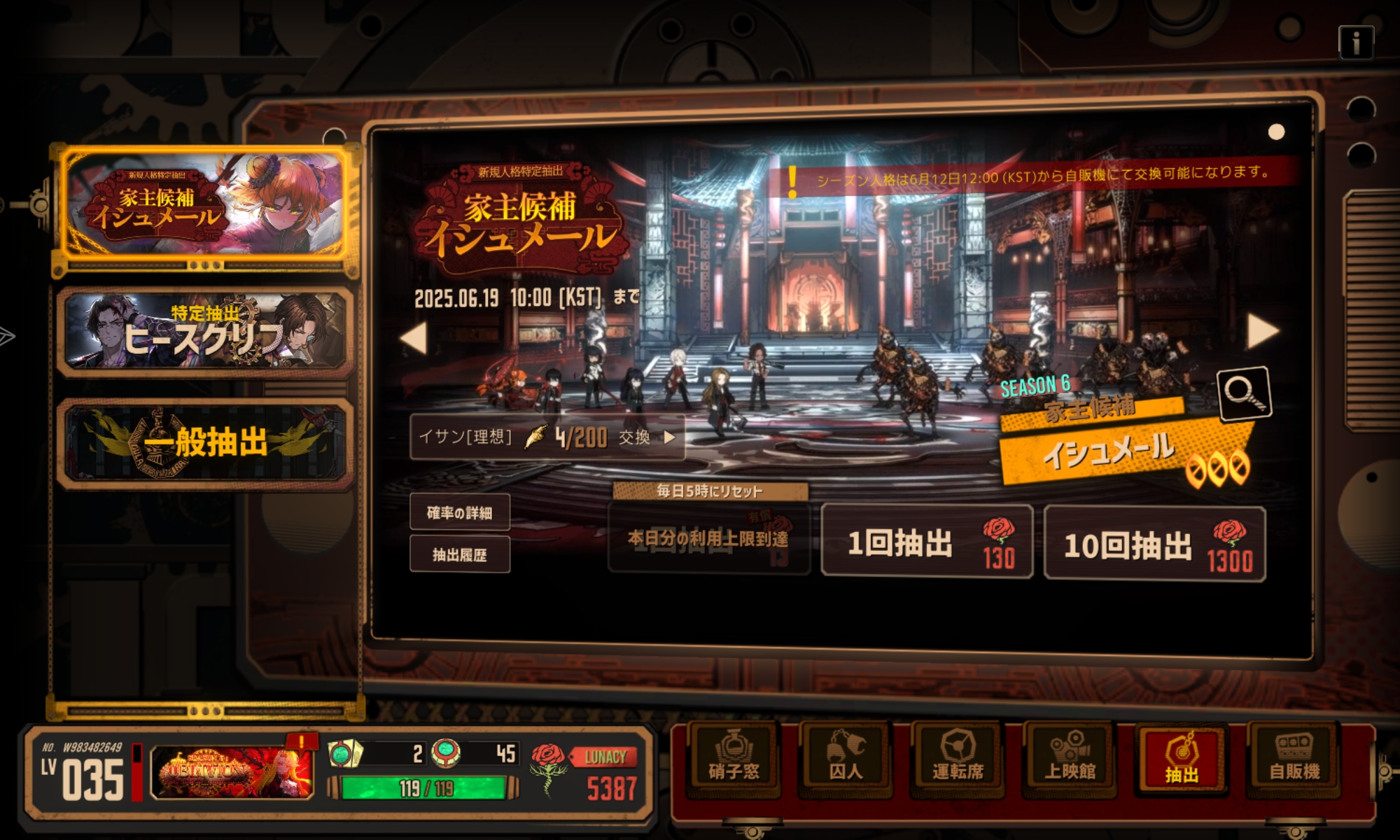Select the 家主候補 イシュメール banner
The width and height of the screenshot is (1400, 840).
click(x=204, y=204)
